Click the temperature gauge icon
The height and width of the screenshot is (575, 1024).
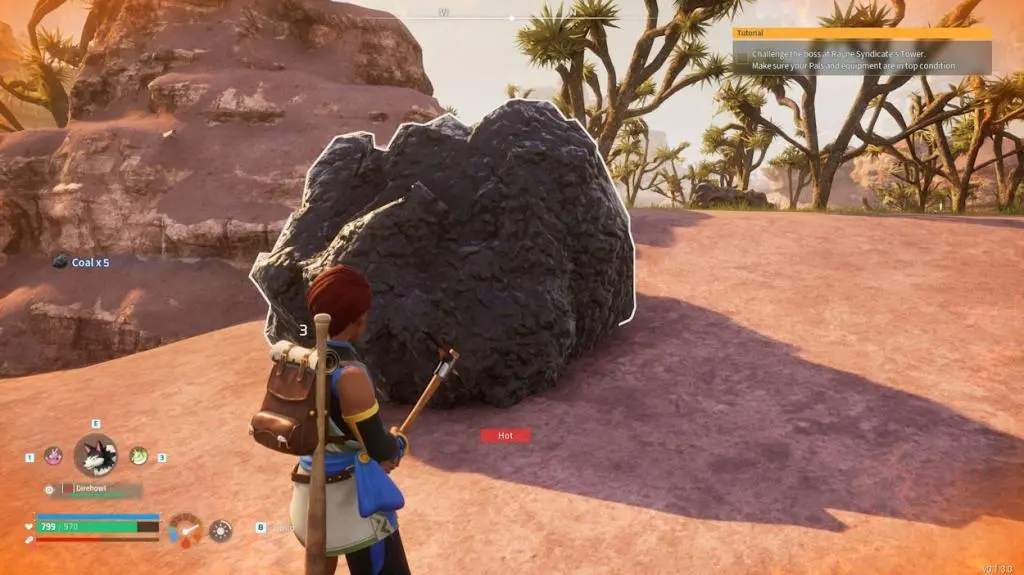(185, 529)
